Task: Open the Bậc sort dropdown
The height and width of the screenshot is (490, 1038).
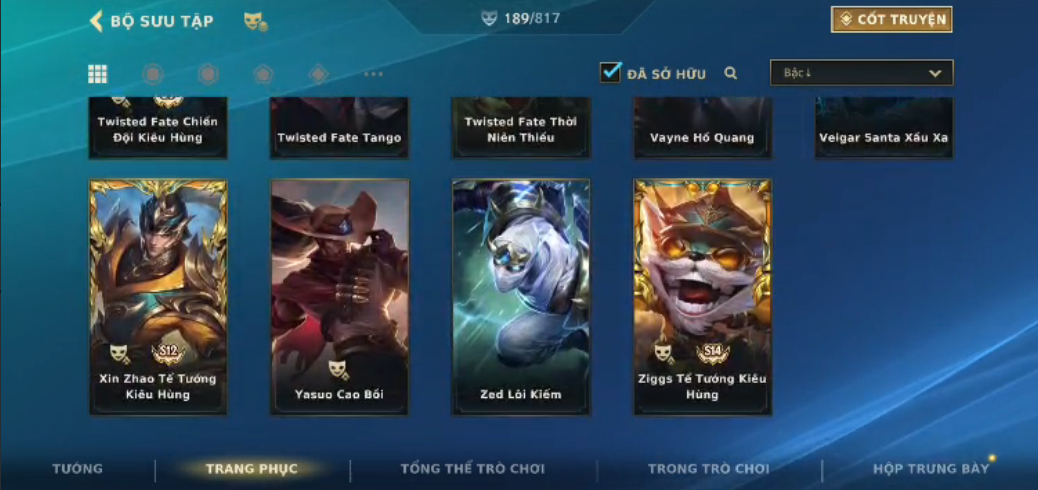Action: [x=861, y=73]
